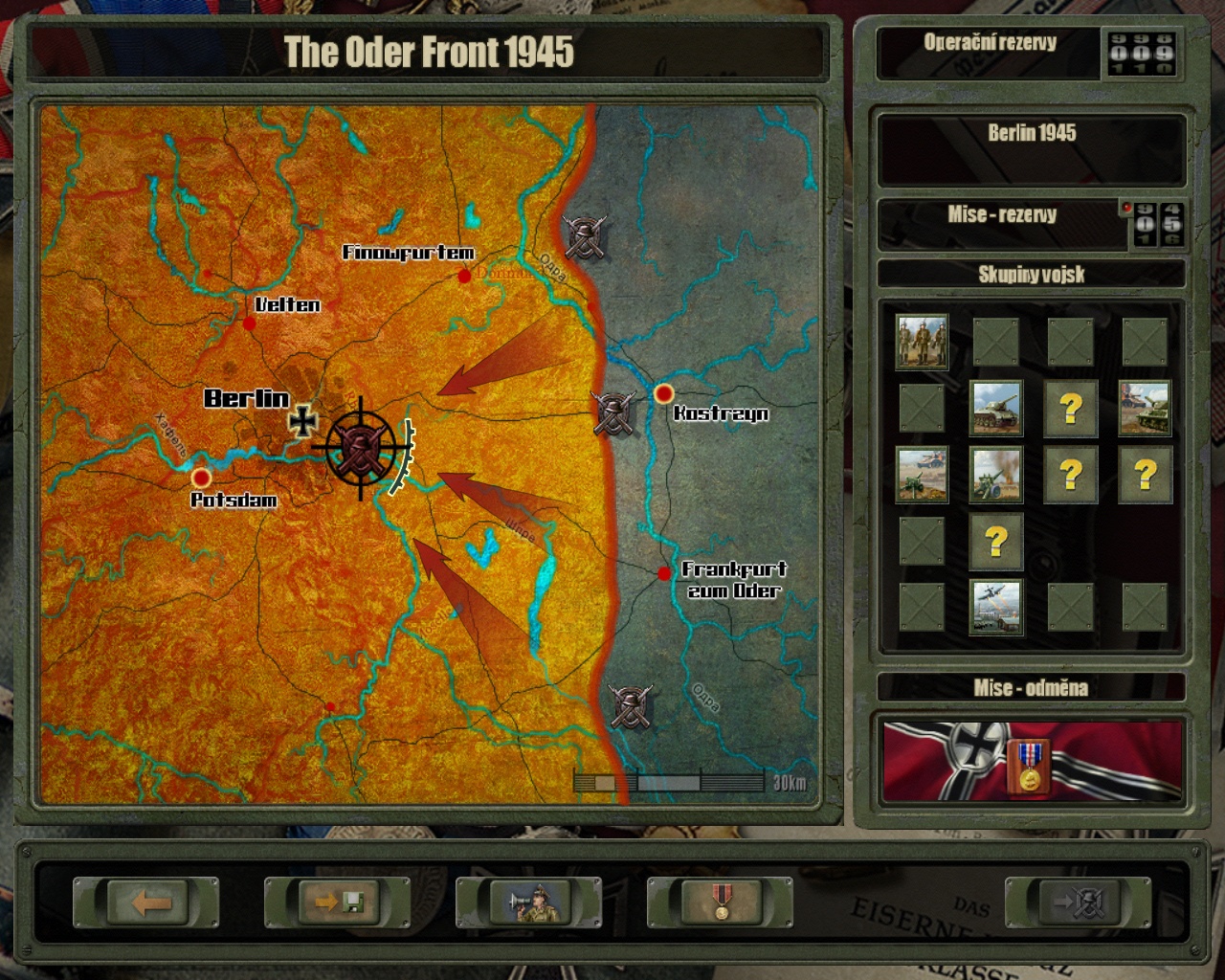Image resolution: width=1225 pixels, height=980 pixels.
Task: Click the assault gun group icon beside the question marks
Action: [1145, 410]
